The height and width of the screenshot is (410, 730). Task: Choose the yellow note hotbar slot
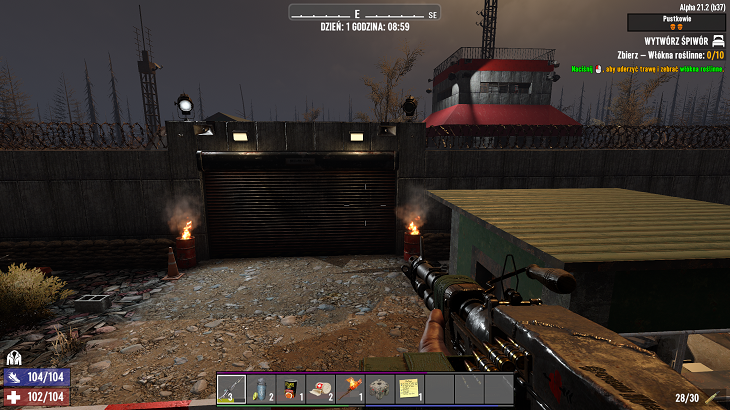click(409, 388)
